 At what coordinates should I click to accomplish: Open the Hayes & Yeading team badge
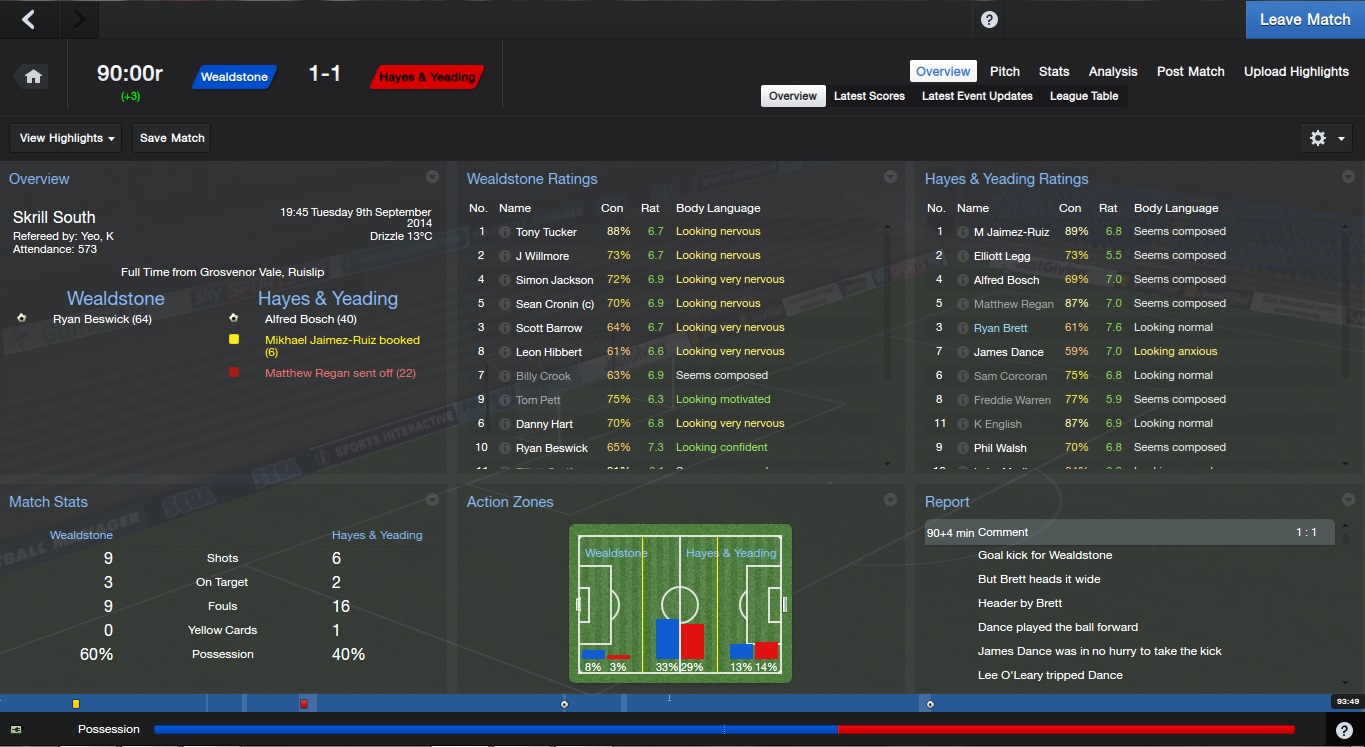pyautogui.click(x=427, y=77)
